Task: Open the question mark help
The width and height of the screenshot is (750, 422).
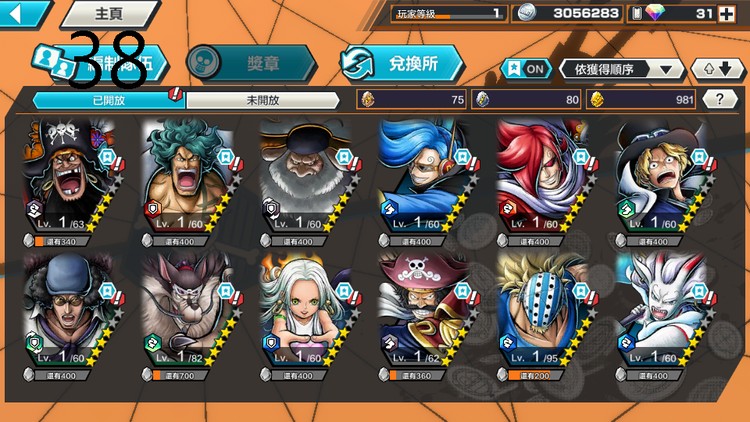Action: coord(718,99)
